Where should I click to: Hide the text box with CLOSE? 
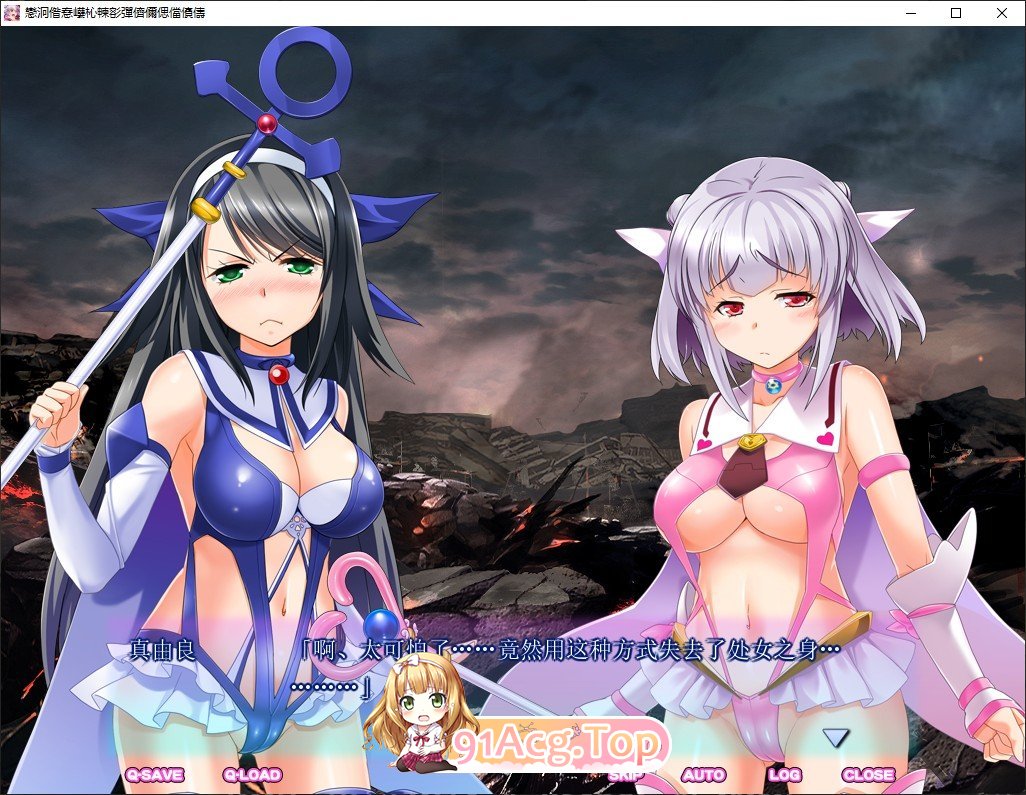pyautogui.click(x=868, y=774)
